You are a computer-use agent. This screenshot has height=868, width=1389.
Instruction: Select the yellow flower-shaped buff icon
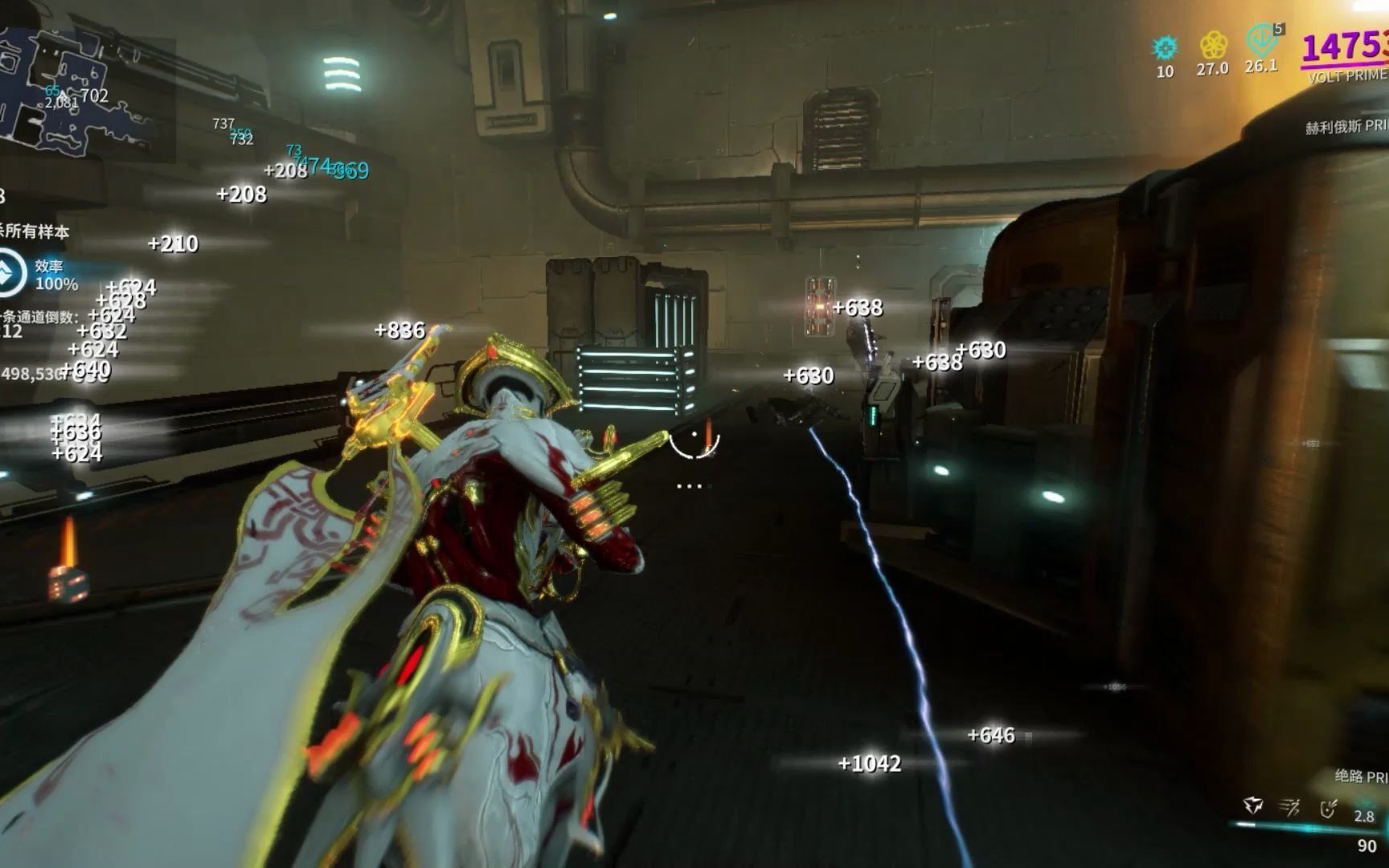tap(1212, 46)
